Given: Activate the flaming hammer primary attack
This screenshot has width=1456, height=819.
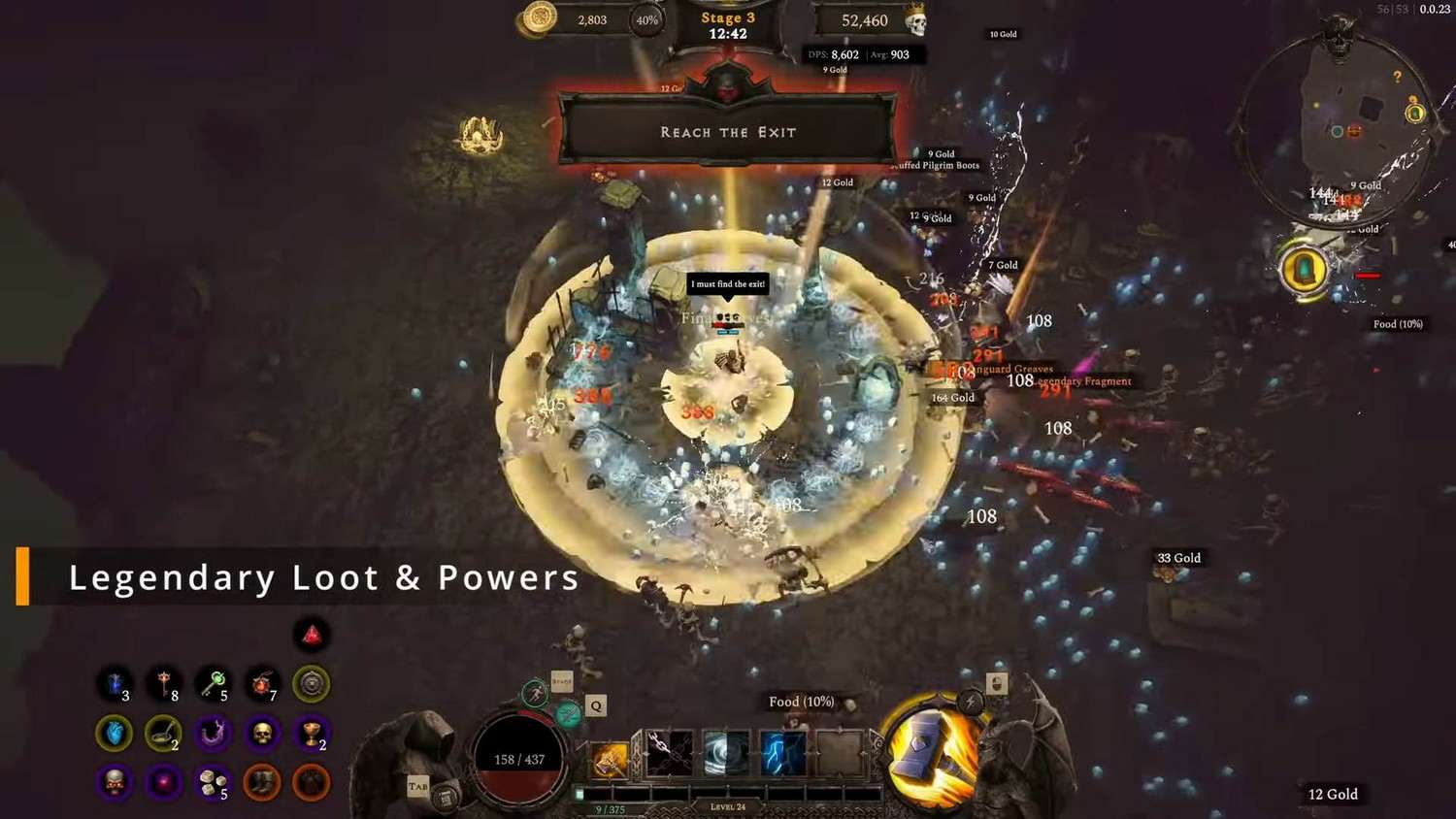Looking at the screenshot, I should click(x=934, y=748).
